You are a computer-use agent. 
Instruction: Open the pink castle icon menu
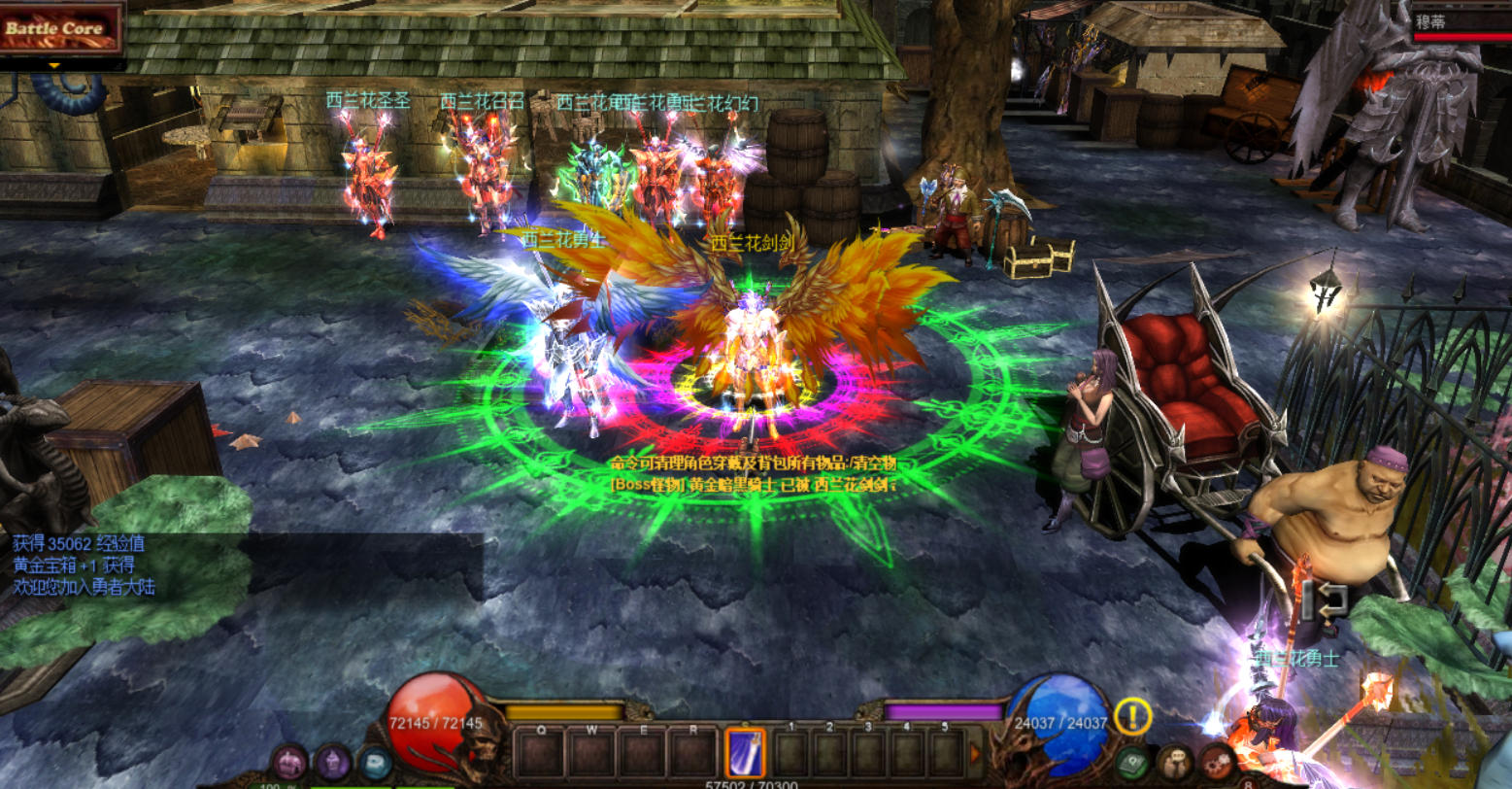click(x=289, y=762)
